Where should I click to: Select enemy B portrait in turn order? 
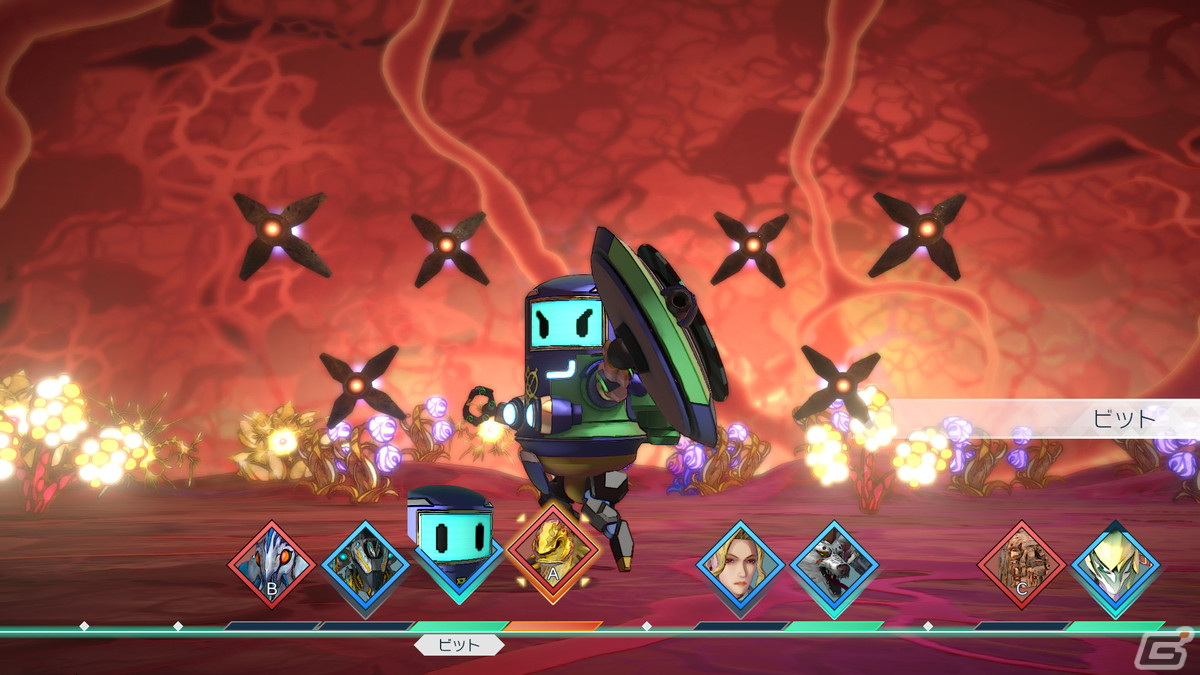pos(272,565)
